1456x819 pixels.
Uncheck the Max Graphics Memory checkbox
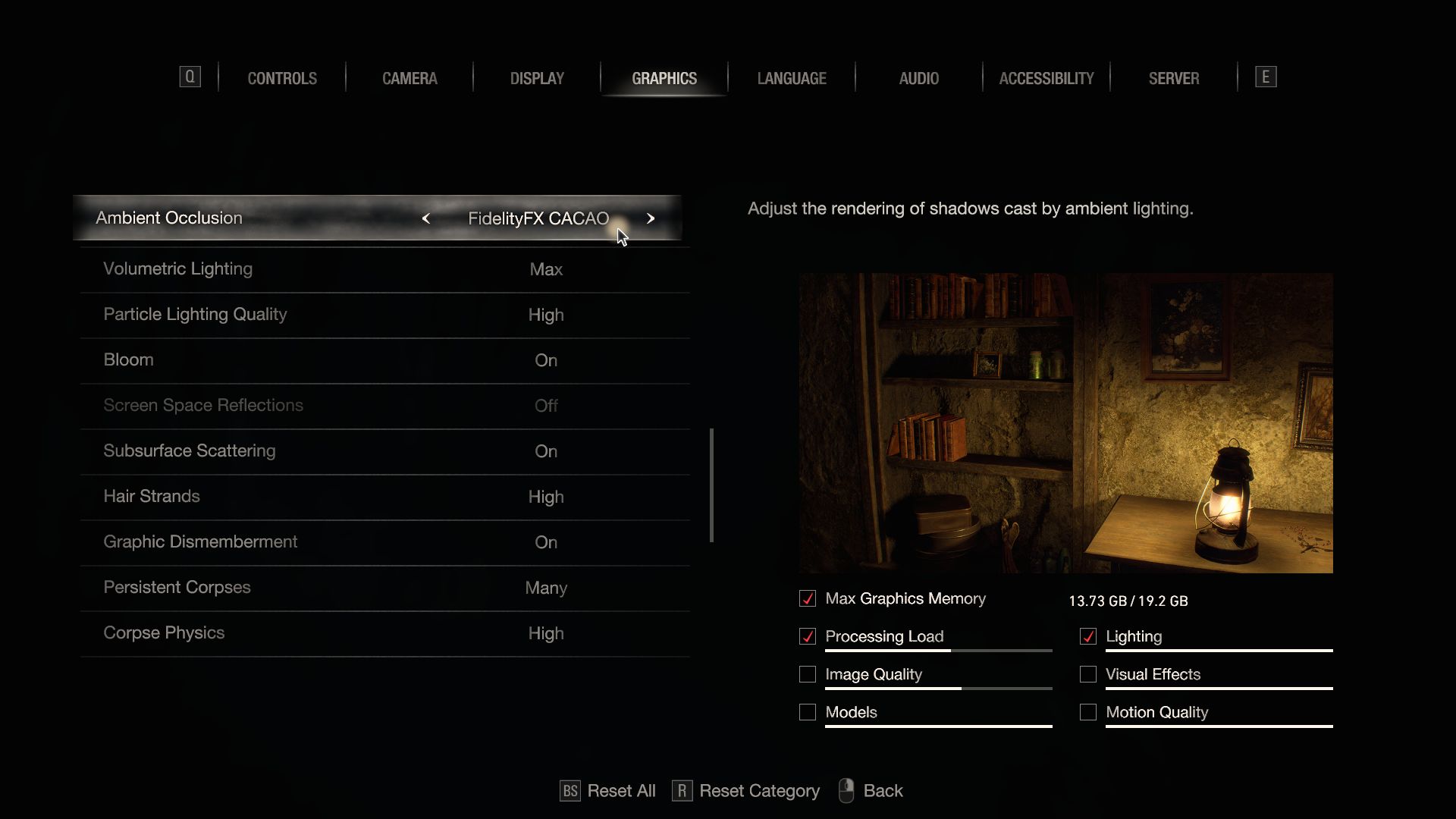click(x=808, y=598)
